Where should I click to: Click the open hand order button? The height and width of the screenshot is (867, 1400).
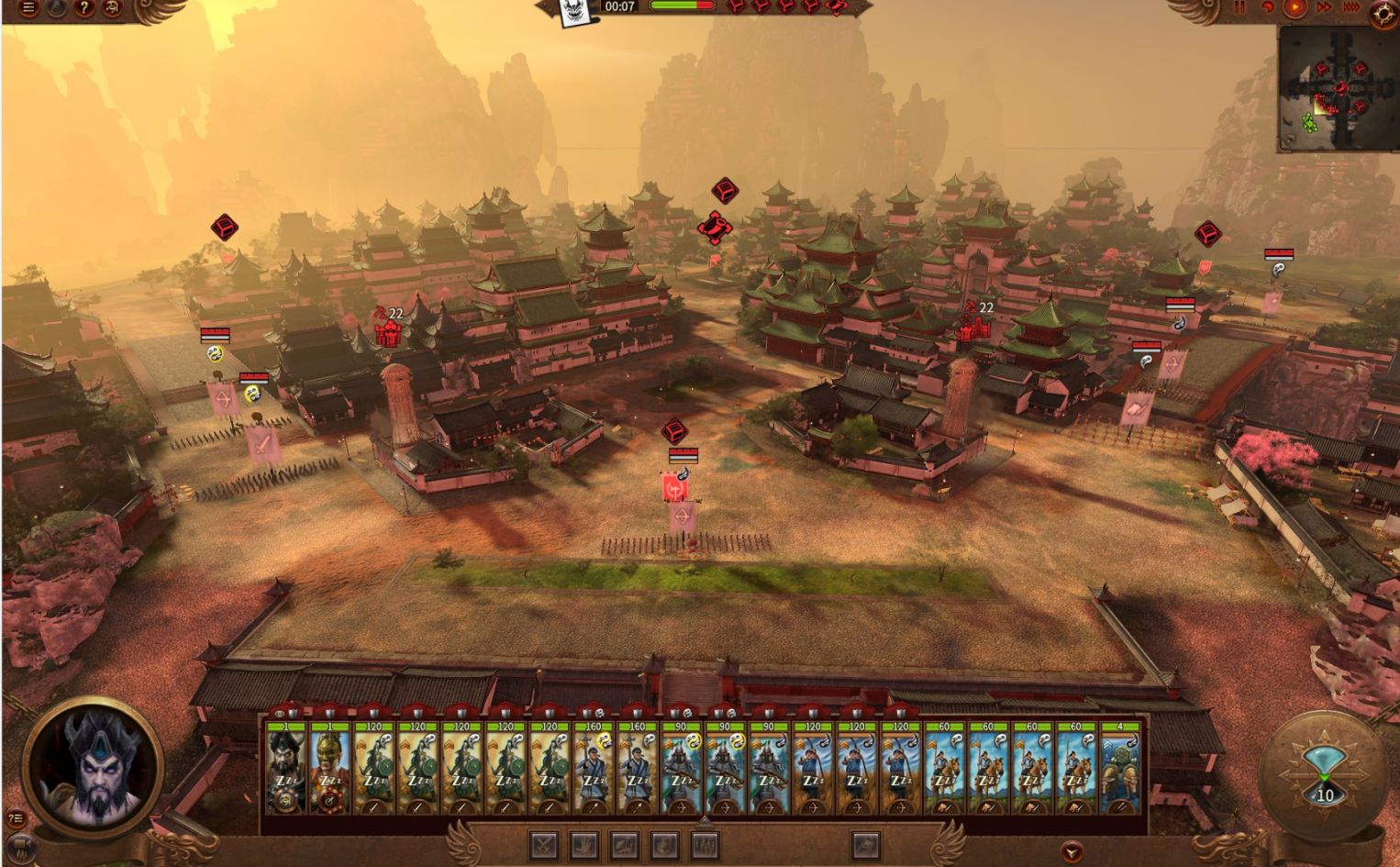click(x=584, y=844)
